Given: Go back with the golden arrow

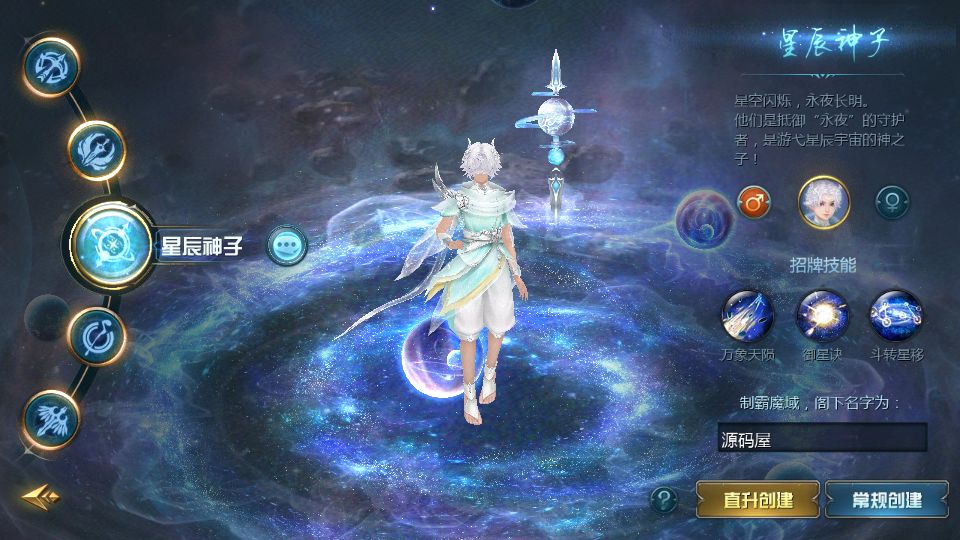Looking at the screenshot, I should (x=41, y=496).
